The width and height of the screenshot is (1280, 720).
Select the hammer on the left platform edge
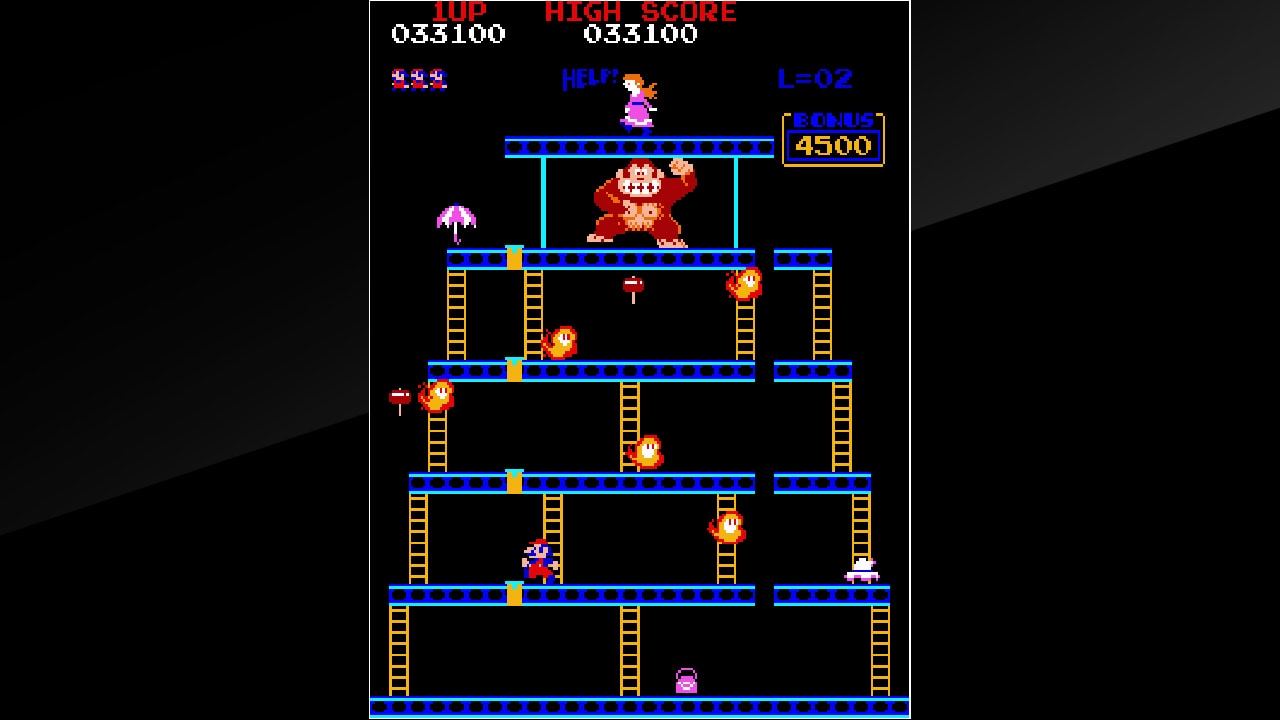click(398, 396)
